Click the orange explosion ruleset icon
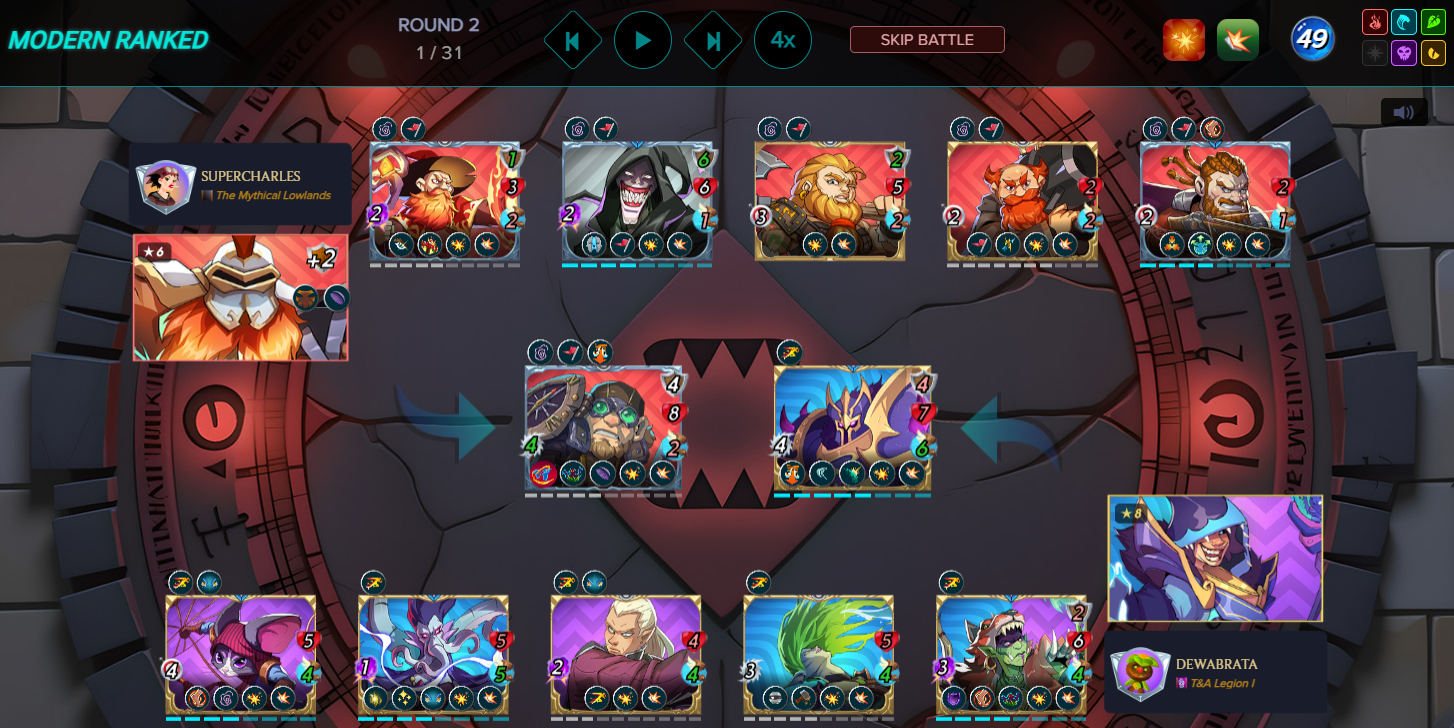The width and height of the screenshot is (1454, 728). coord(1184,39)
